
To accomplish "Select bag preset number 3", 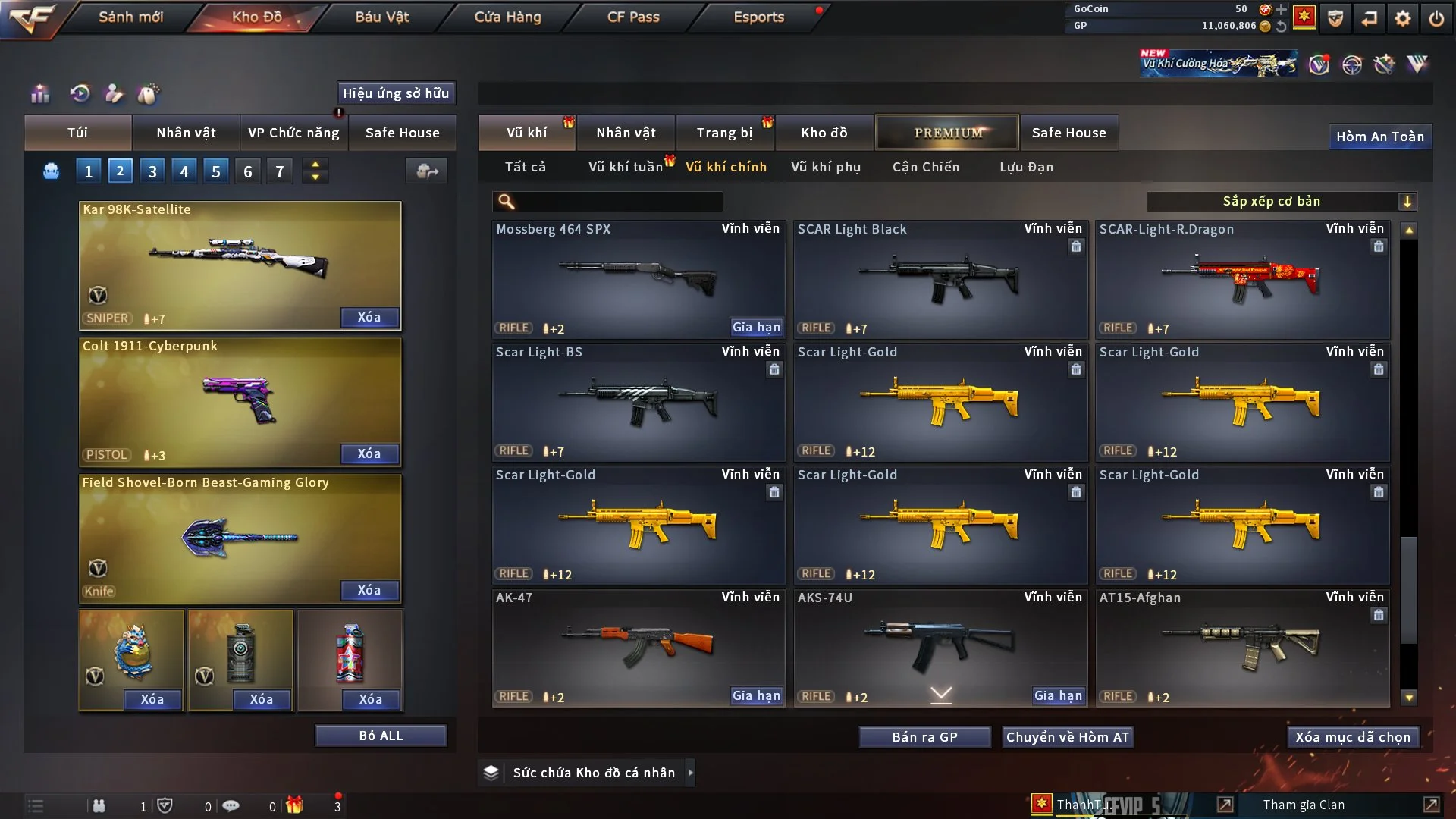I will tap(152, 171).
